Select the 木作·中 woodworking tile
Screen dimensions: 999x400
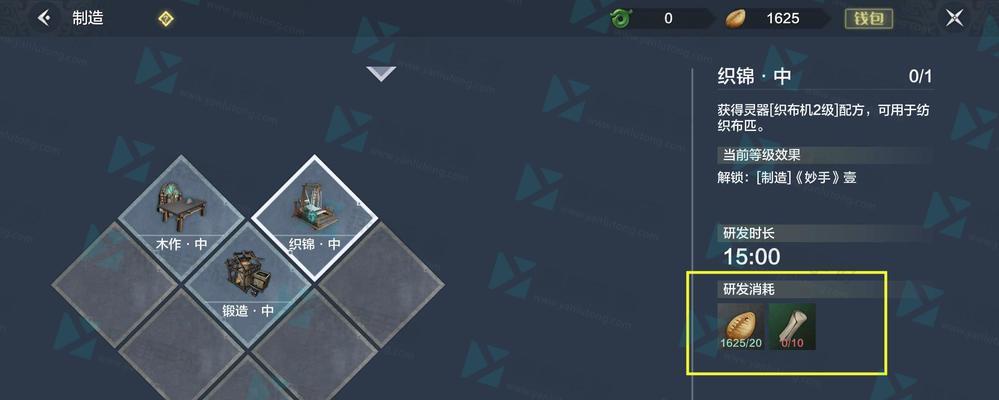(182, 212)
